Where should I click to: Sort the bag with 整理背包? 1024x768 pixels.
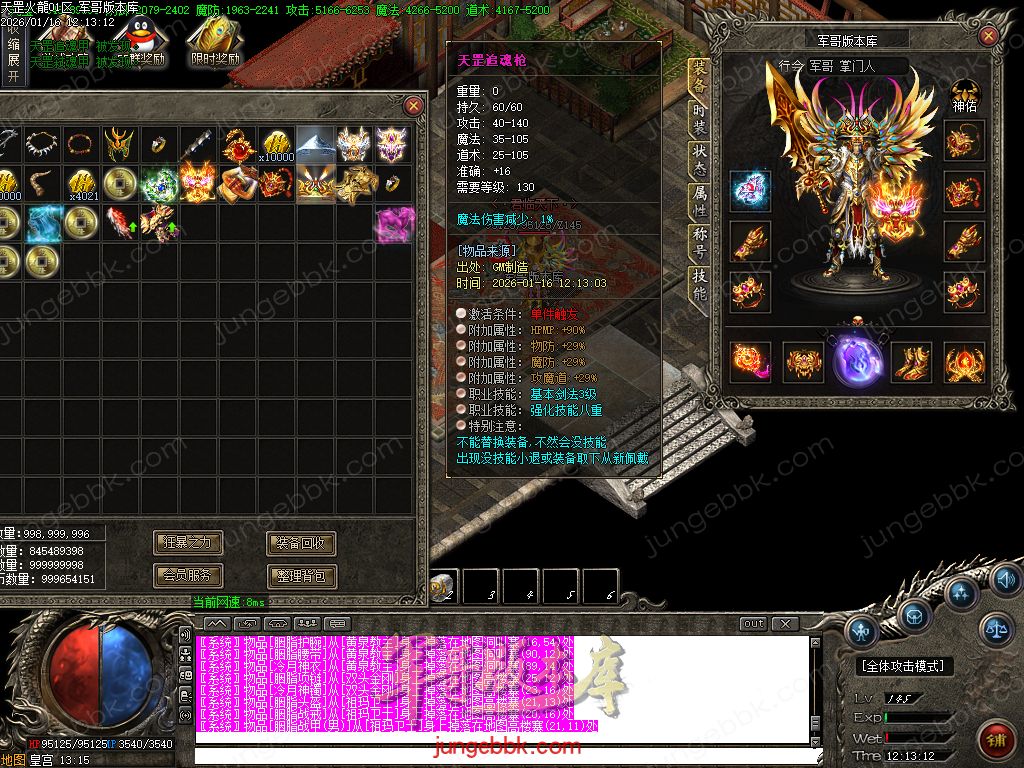(301, 576)
